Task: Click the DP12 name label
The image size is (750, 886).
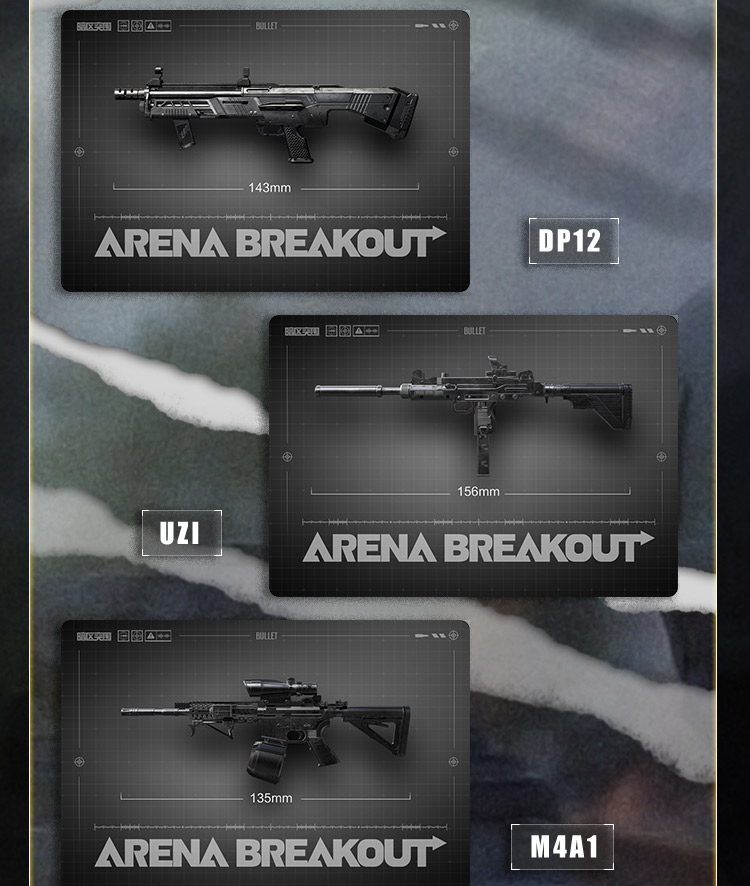Action: coord(573,241)
